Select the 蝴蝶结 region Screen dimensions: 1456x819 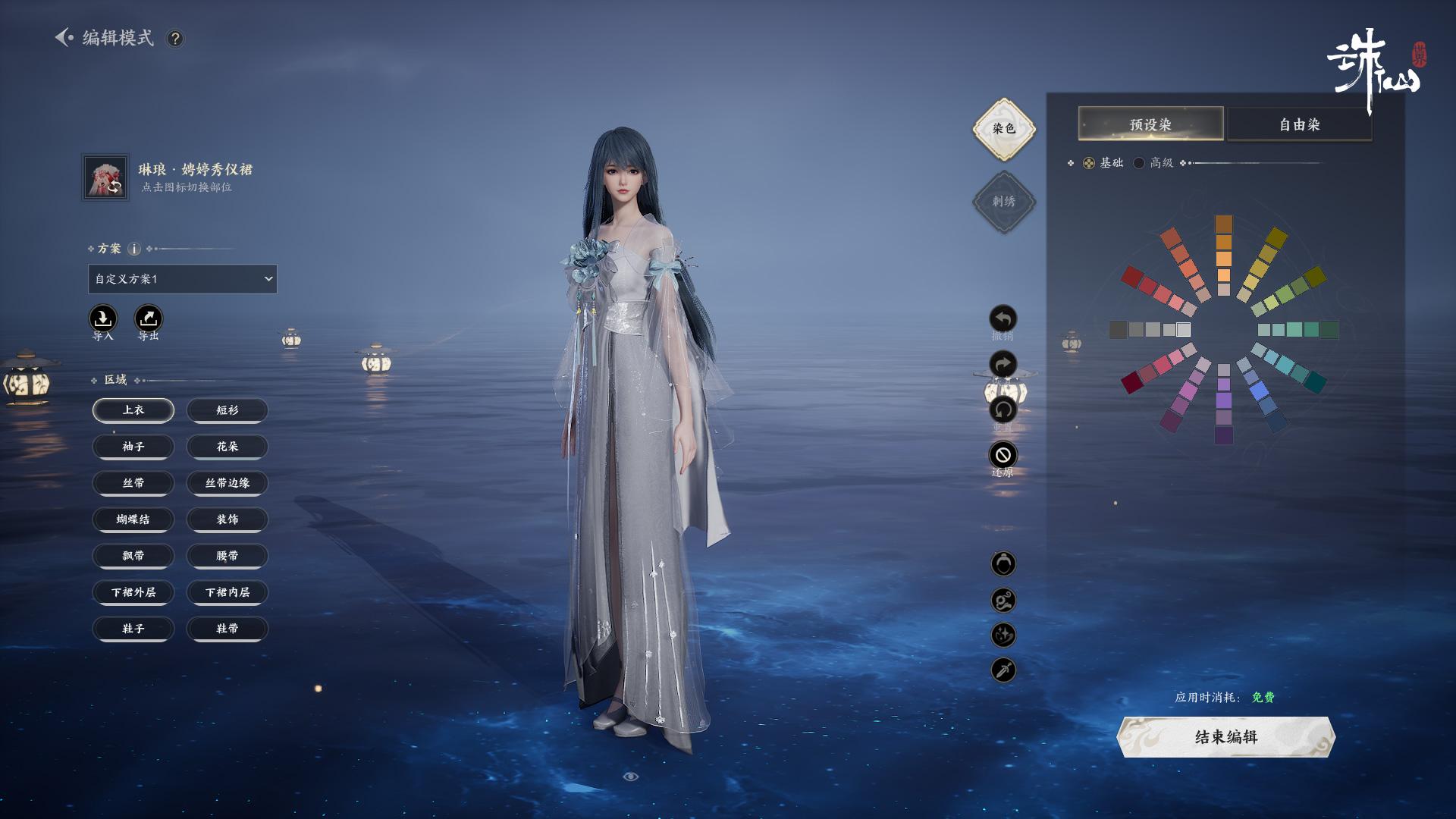133,519
